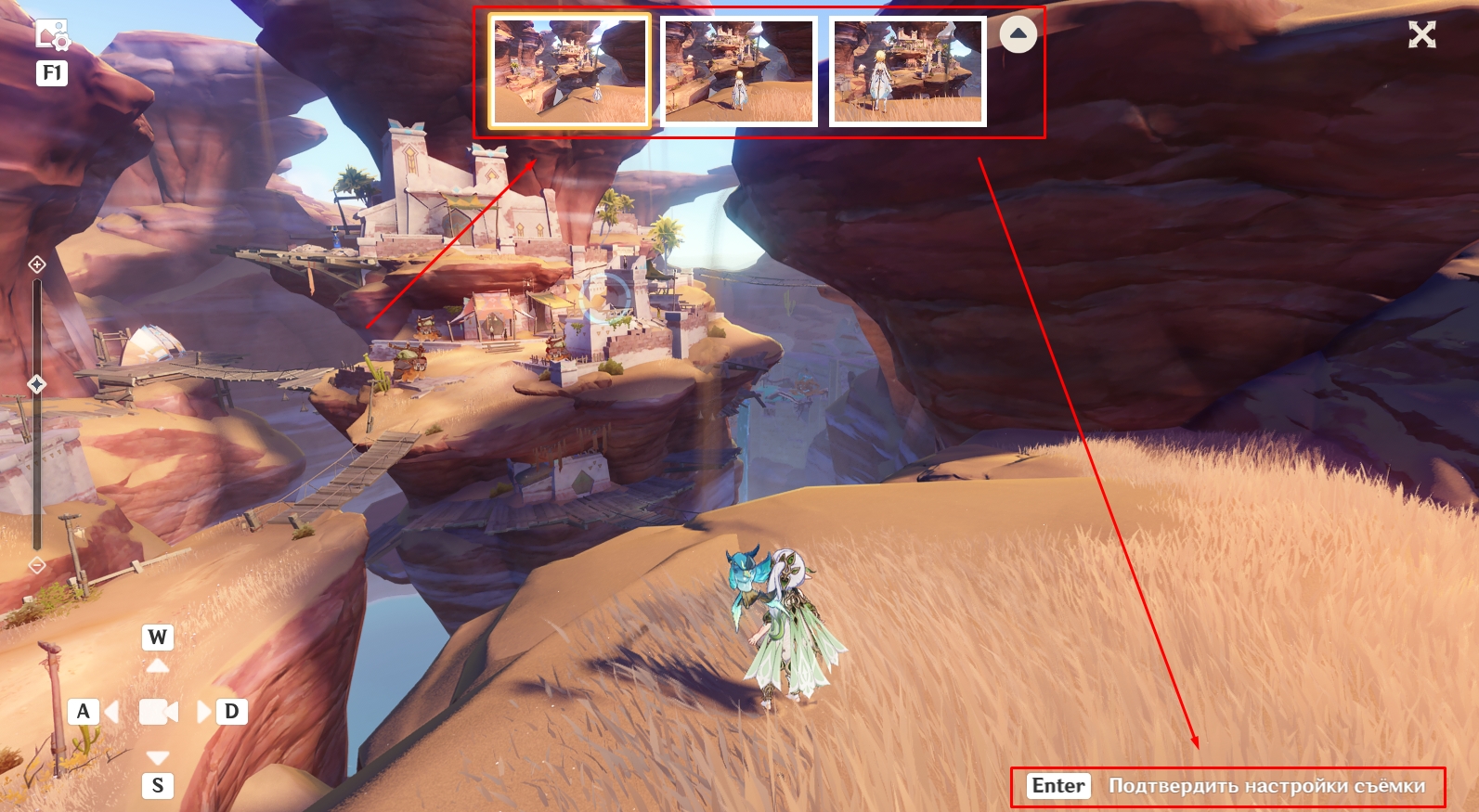1479x812 pixels.
Task: Confirm the shooting settings
Action: click(1227, 786)
